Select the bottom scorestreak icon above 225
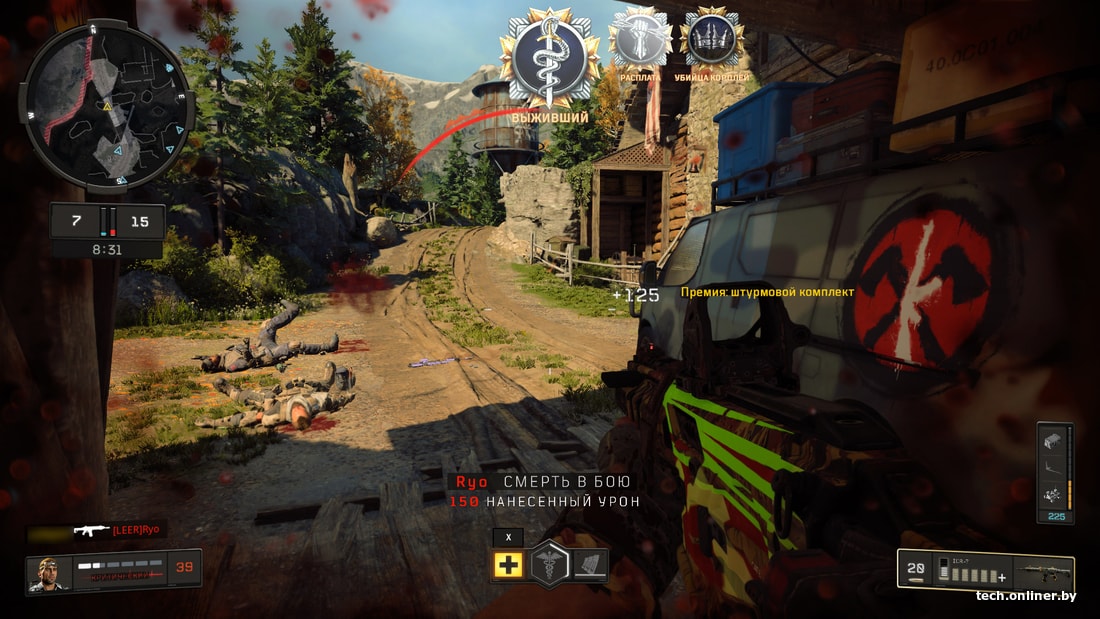The image size is (1100, 619). pos(1053,494)
